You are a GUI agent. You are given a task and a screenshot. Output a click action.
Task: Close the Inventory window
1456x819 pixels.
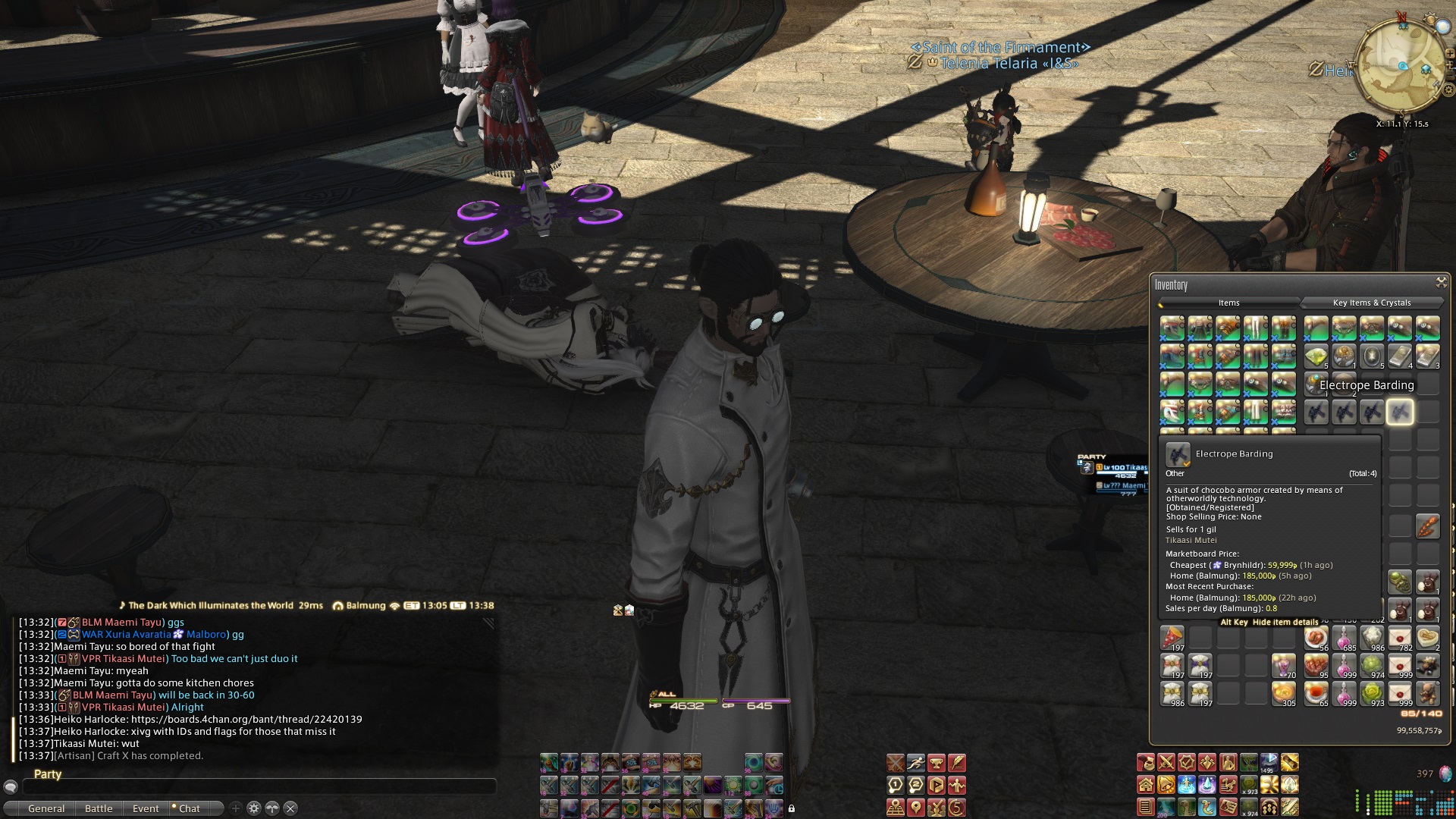(1441, 282)
